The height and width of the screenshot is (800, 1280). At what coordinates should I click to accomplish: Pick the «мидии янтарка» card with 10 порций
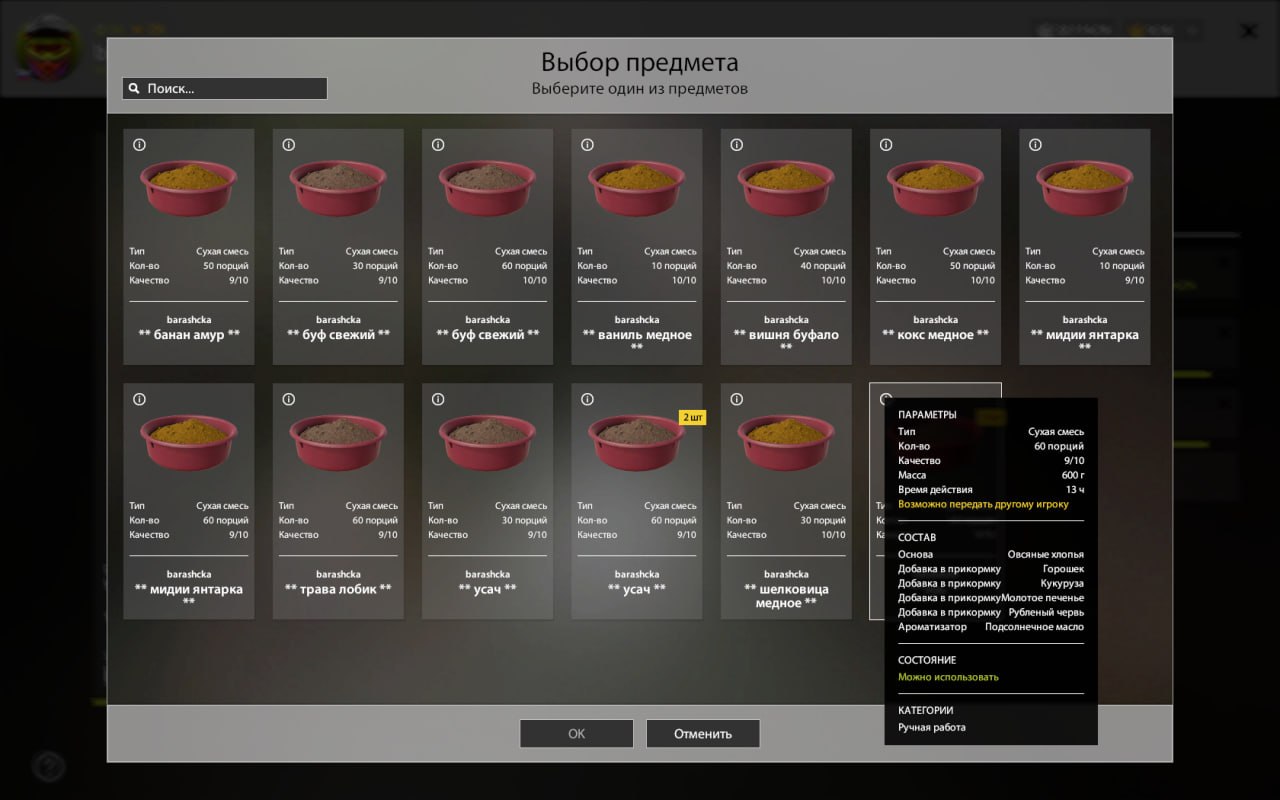point(1084,246)
